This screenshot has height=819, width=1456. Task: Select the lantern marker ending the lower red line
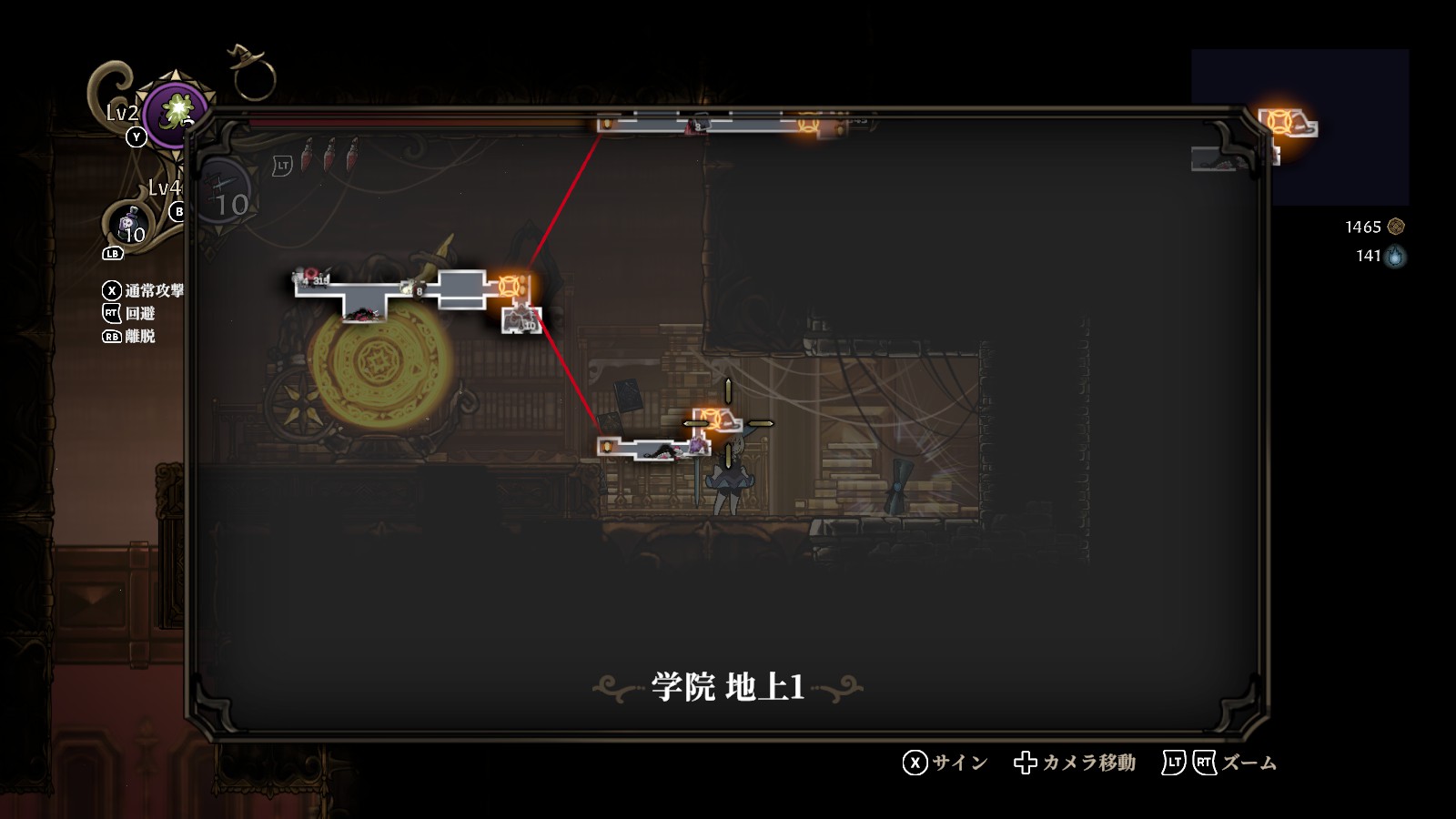click(x=607, y=446)
